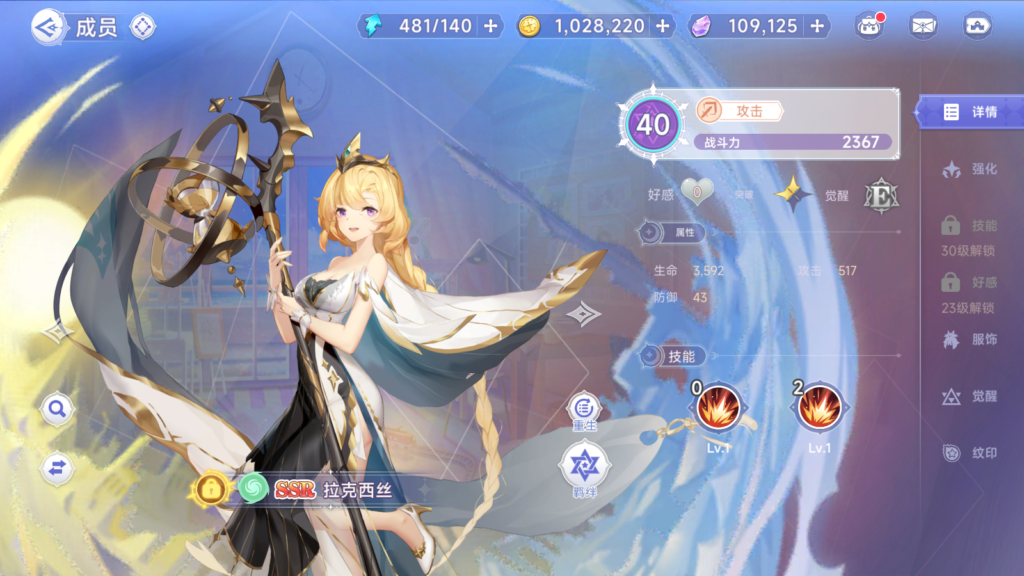Add more stamina with the plus button
Screen dimensions: 1024x576
pos(490,27)
